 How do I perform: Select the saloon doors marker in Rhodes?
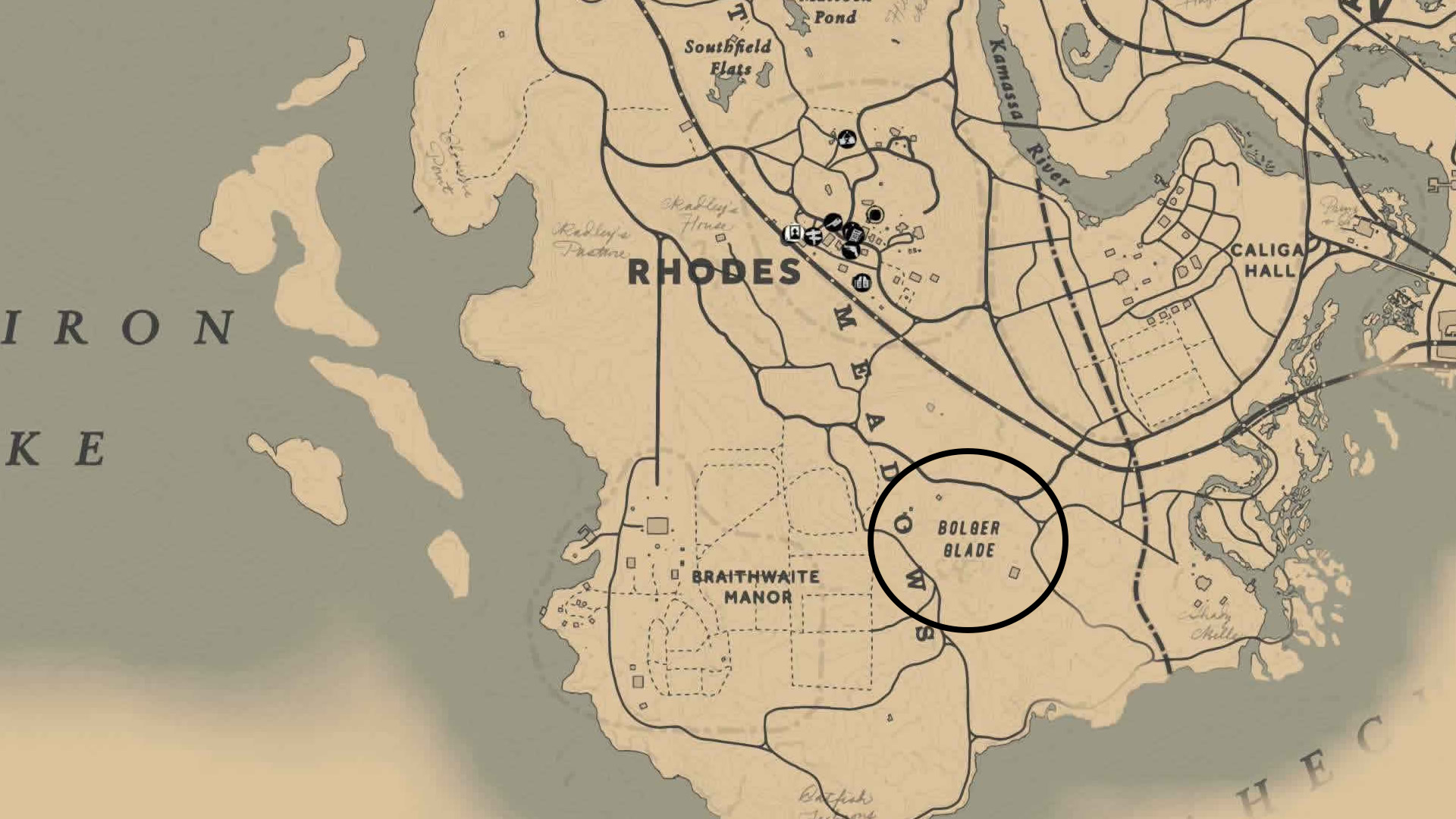(861, 283)
